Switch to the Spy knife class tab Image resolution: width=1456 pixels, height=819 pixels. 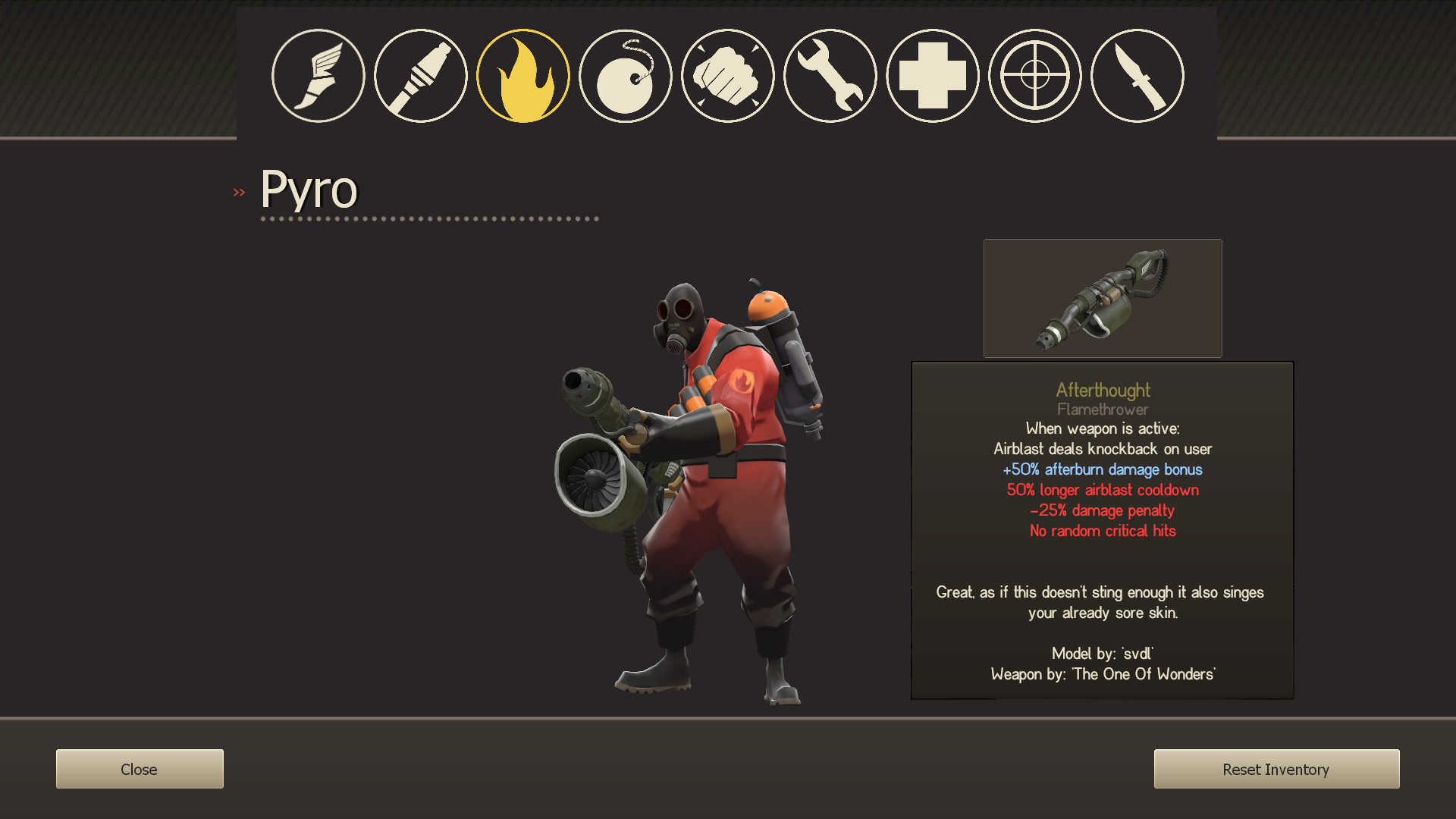point(1137,76)
